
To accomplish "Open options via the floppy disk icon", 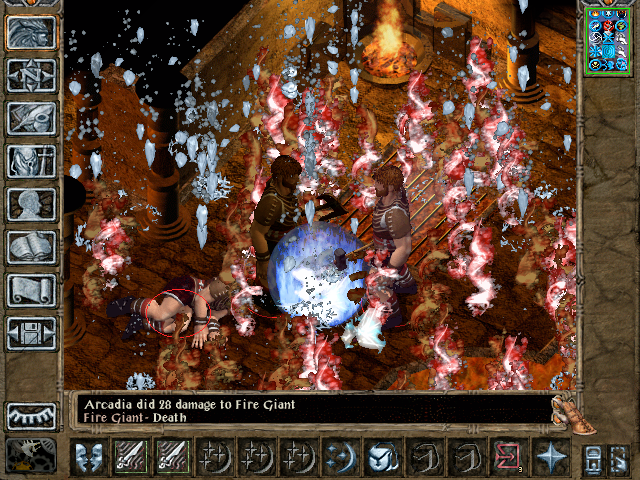I will 31,333.
